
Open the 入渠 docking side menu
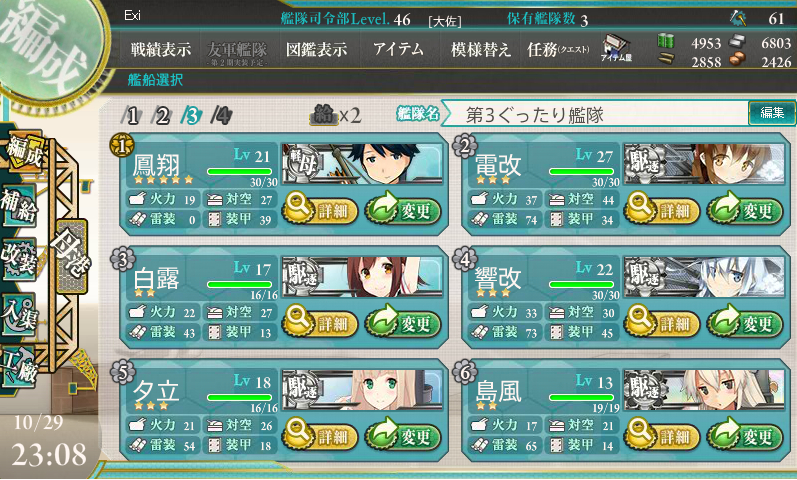pyautogui.click(x=22, y=312)
